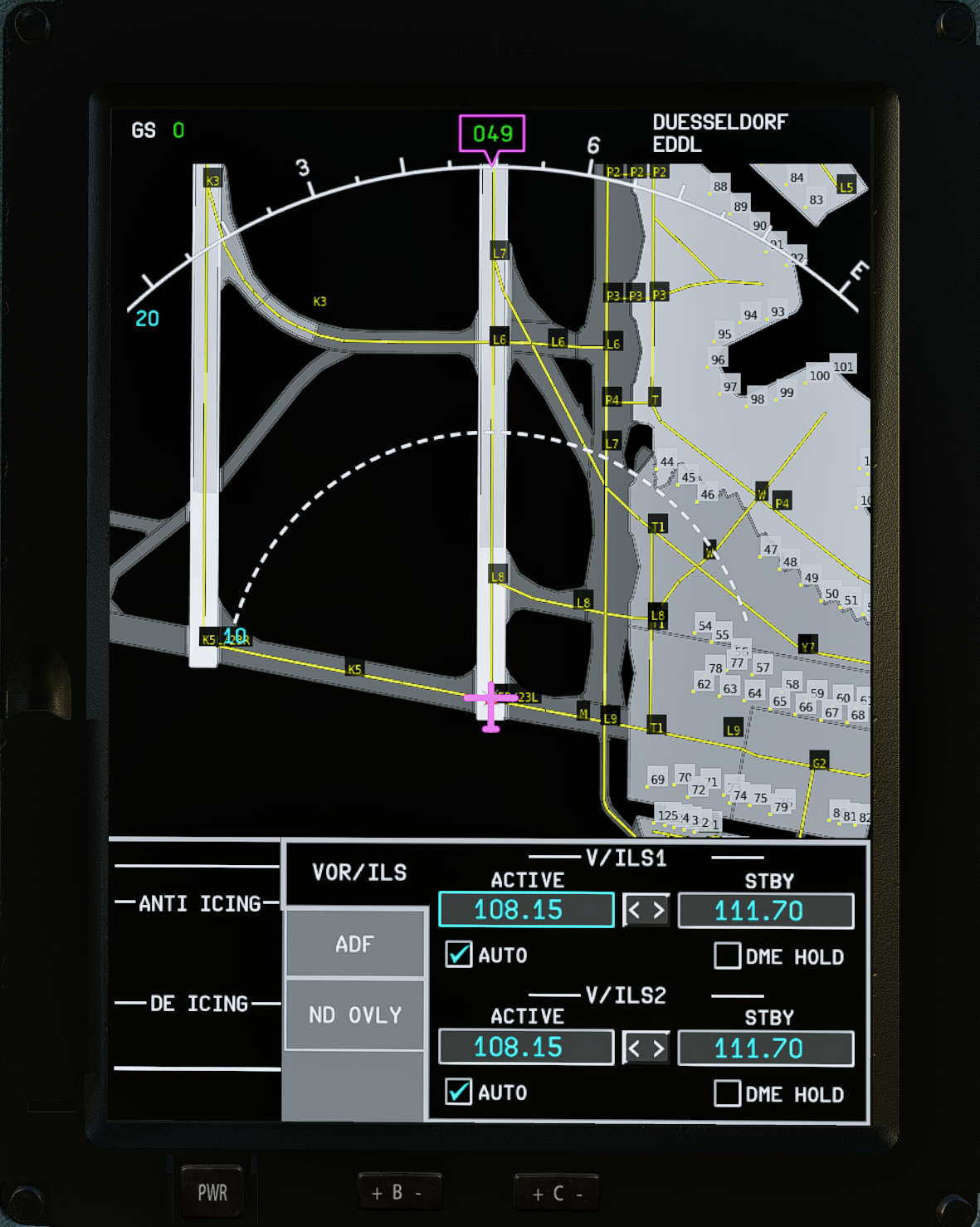
Task: Select the V/ILS1 active frequency field
Action: [525, 910]
